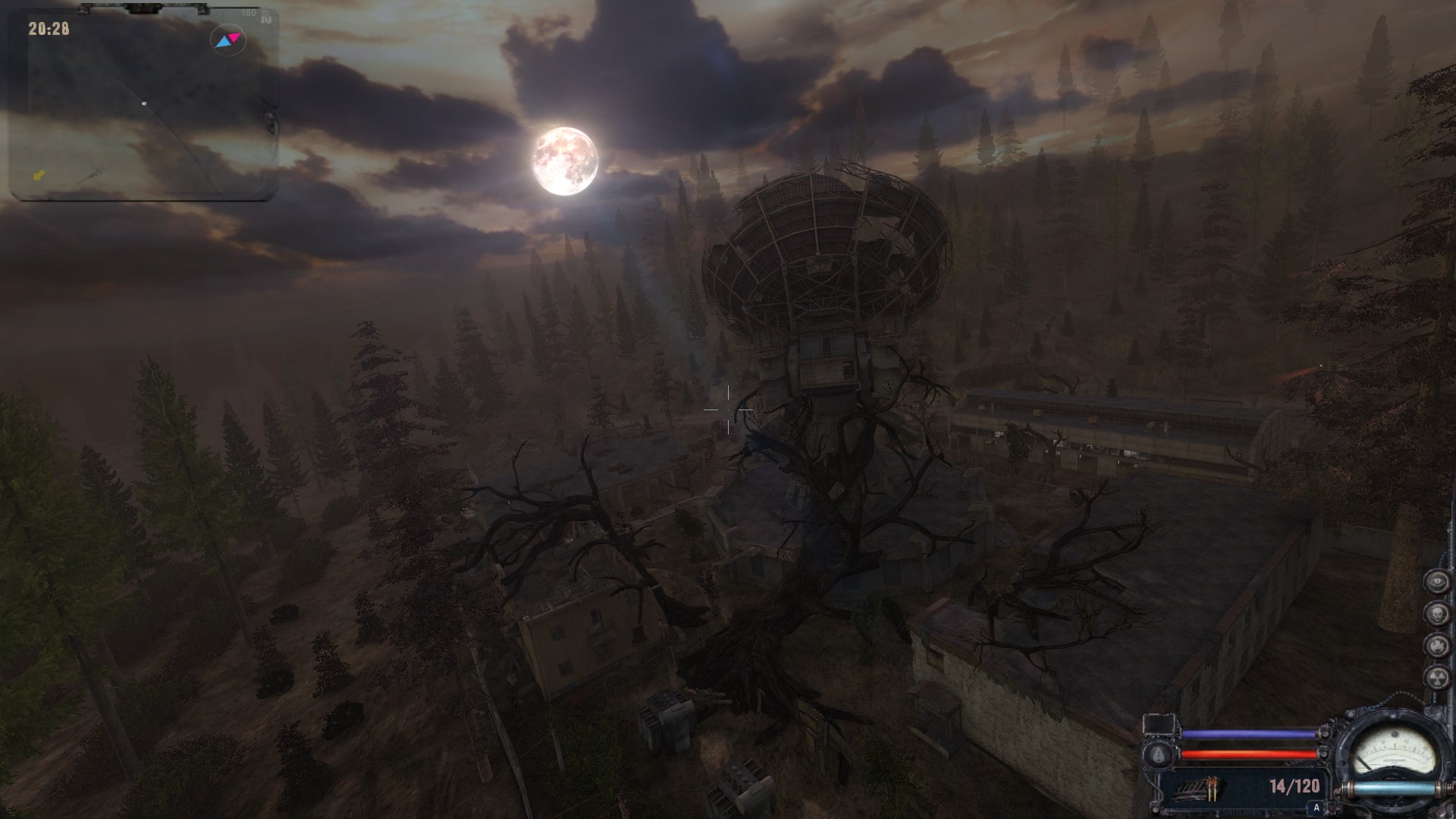Select the round droplet icon beside red bar
Screen dimensions: 1456x819
(x=1159, y=755)
